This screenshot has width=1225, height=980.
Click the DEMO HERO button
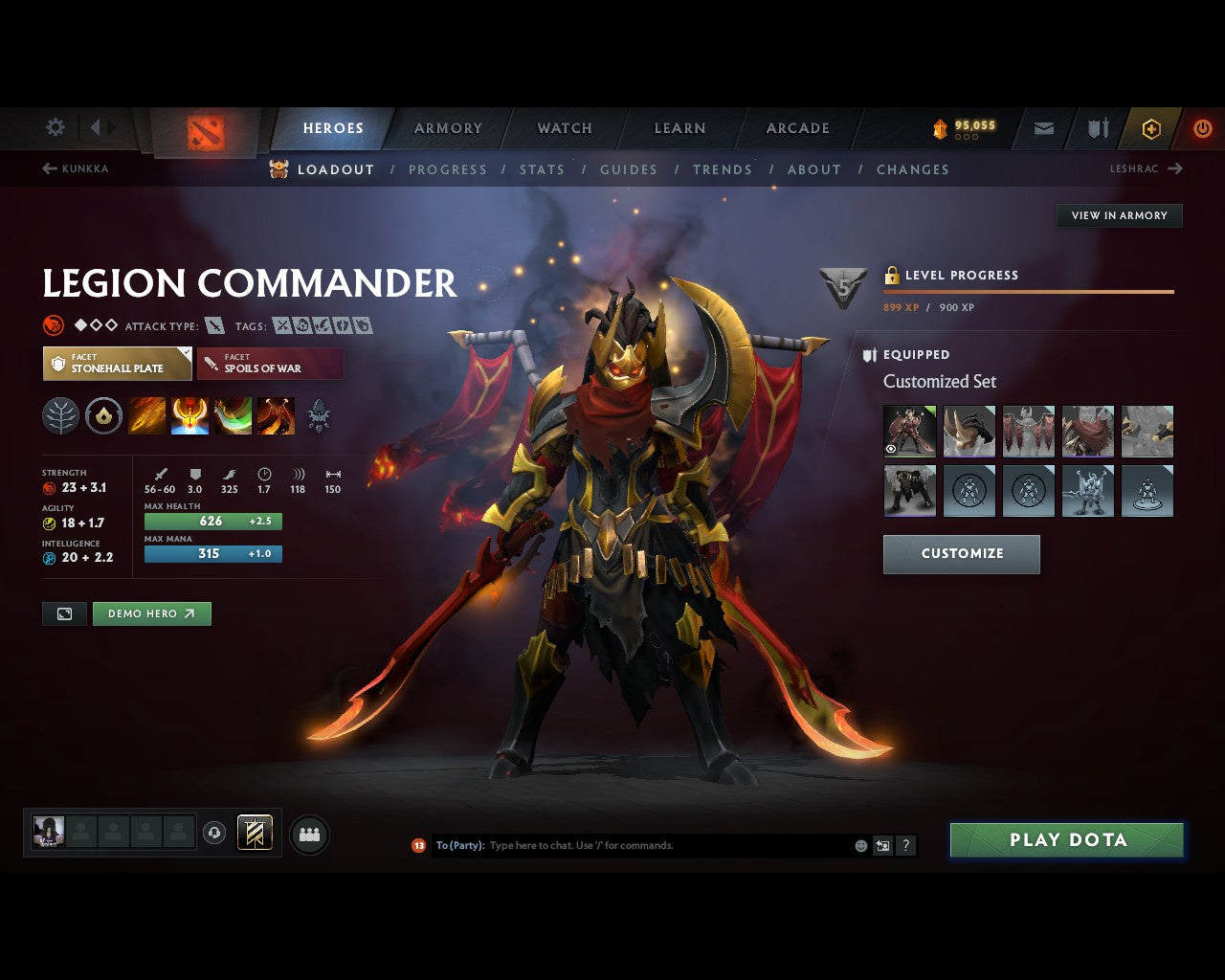pos(151,613)
